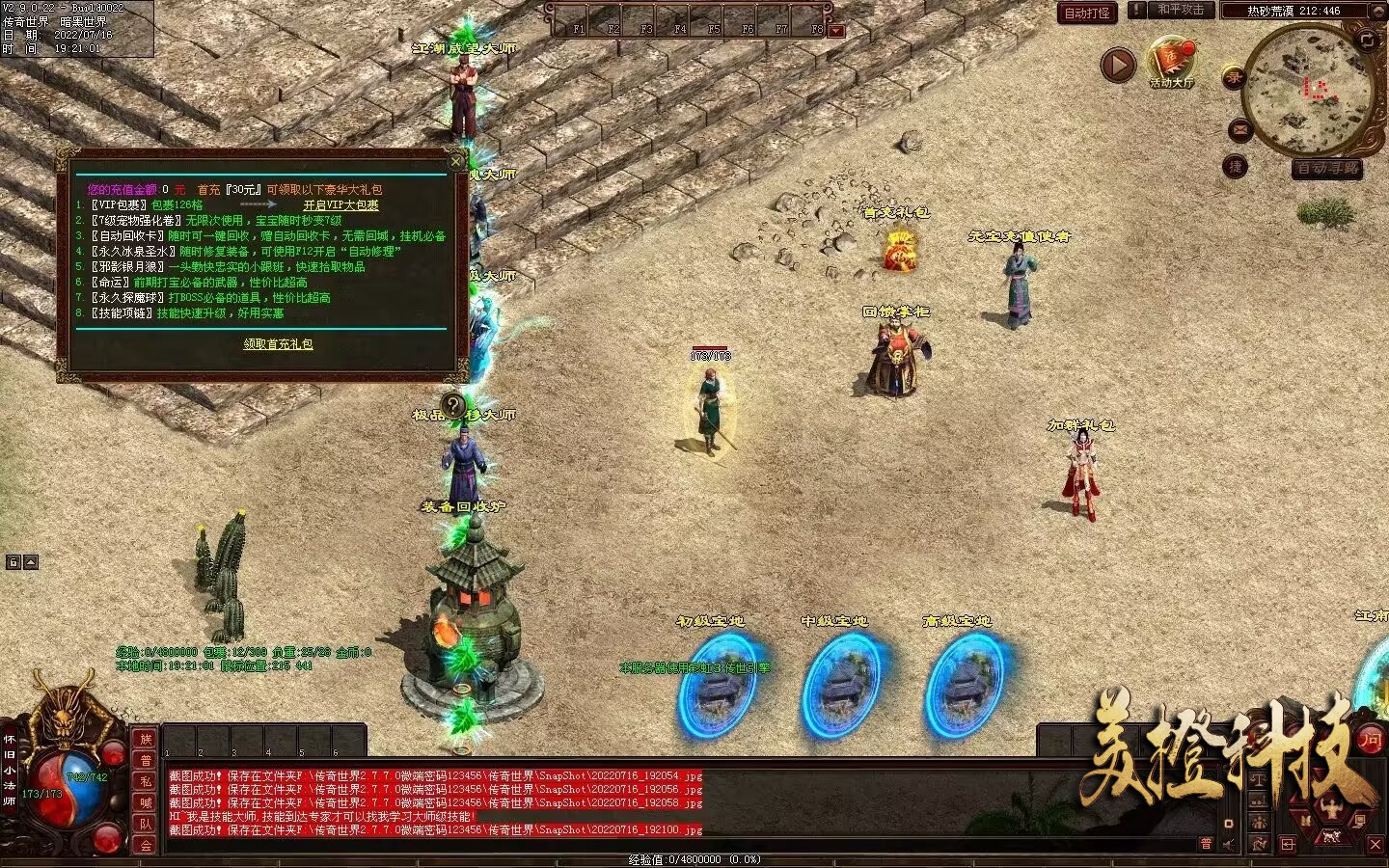Open the 捷 shortcut button
The height and width of the screenshot is (868, 1389).
[x=1235, y=167]
